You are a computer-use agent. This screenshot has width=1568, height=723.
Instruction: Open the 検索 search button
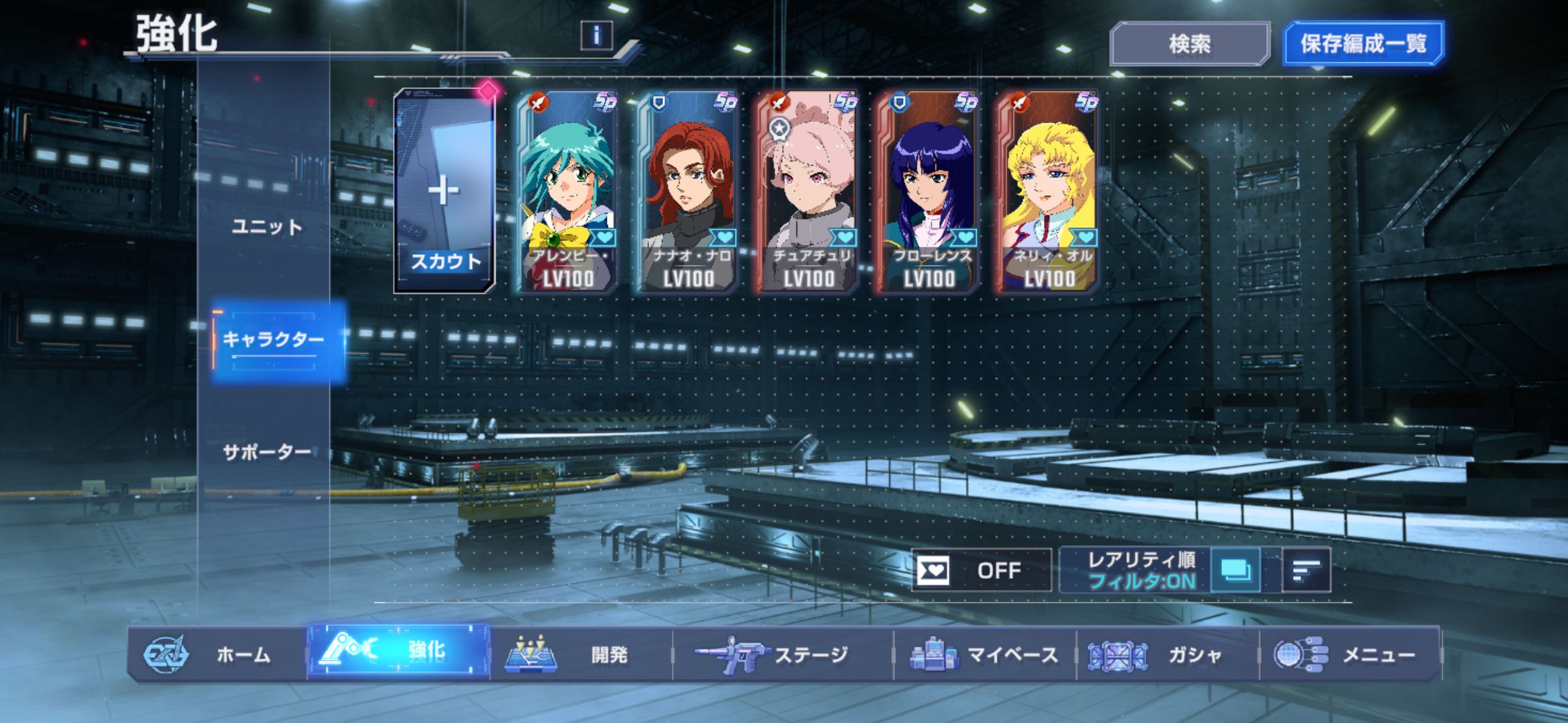pos(1189,44)
